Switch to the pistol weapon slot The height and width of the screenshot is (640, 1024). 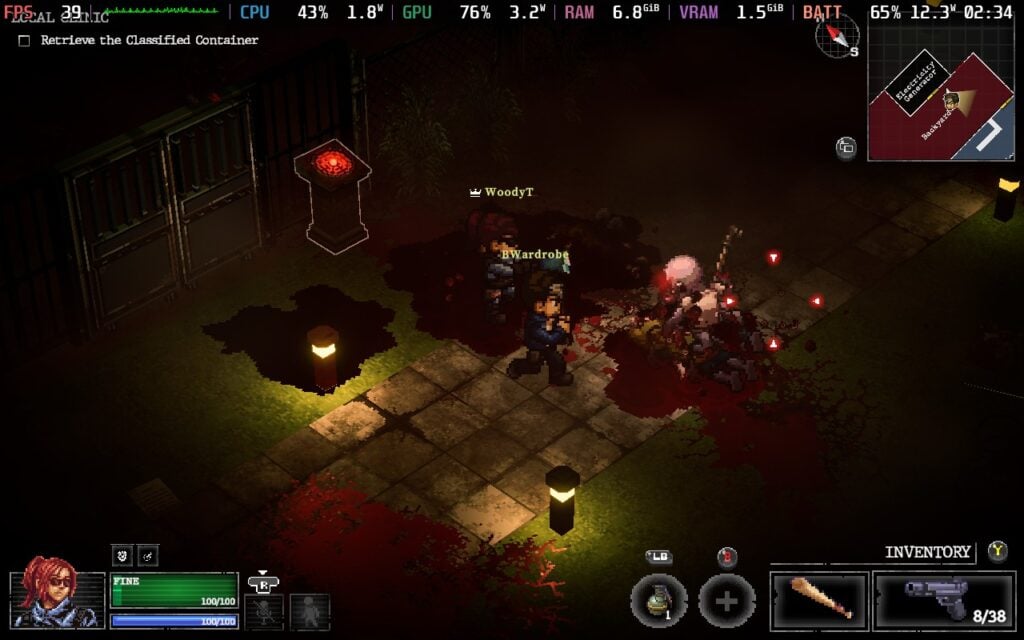pyautogui.click(x=943, y=600)
